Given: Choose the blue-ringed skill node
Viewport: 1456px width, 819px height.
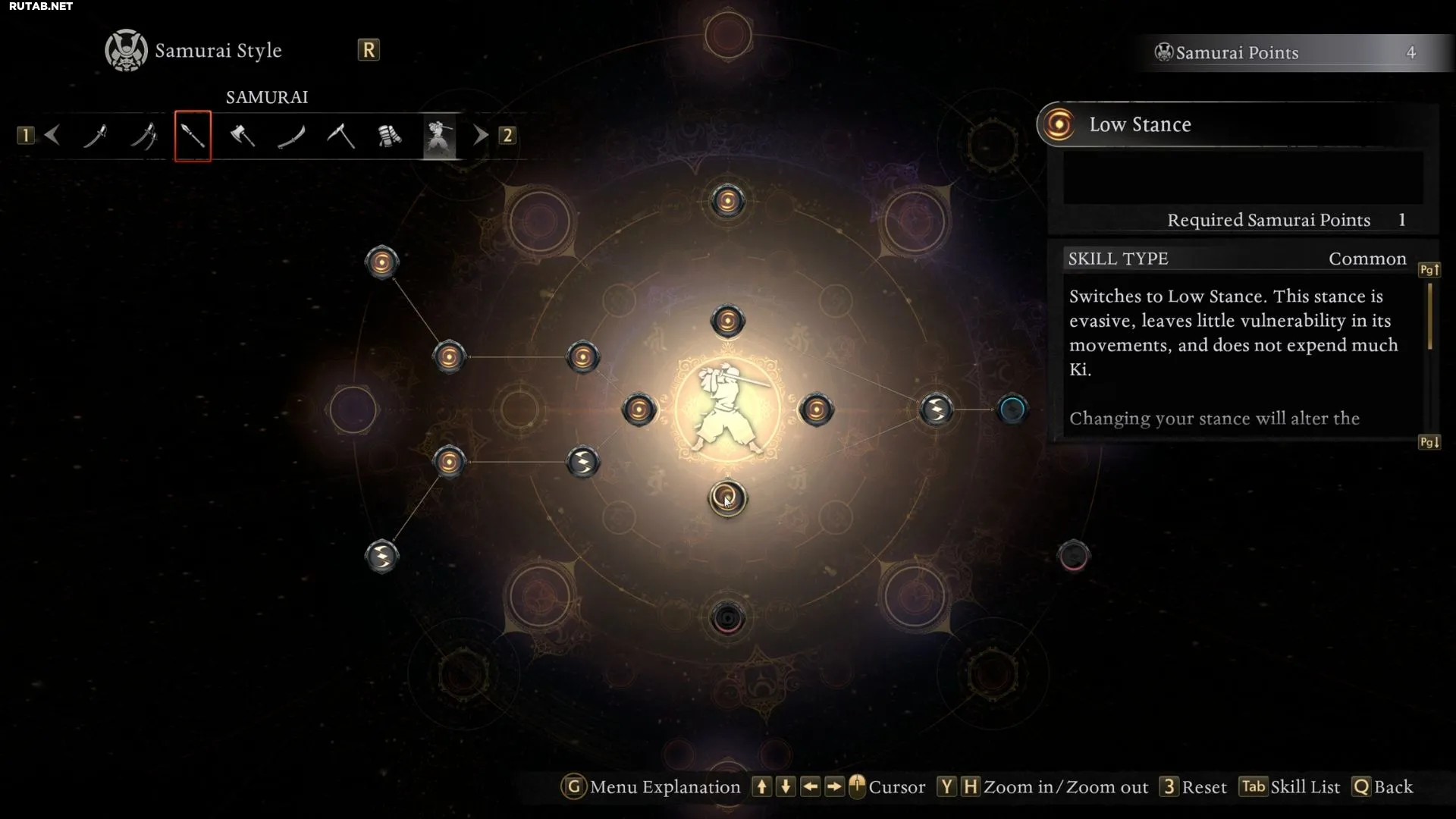Looking at the screenshot, I should (1012, 409).
